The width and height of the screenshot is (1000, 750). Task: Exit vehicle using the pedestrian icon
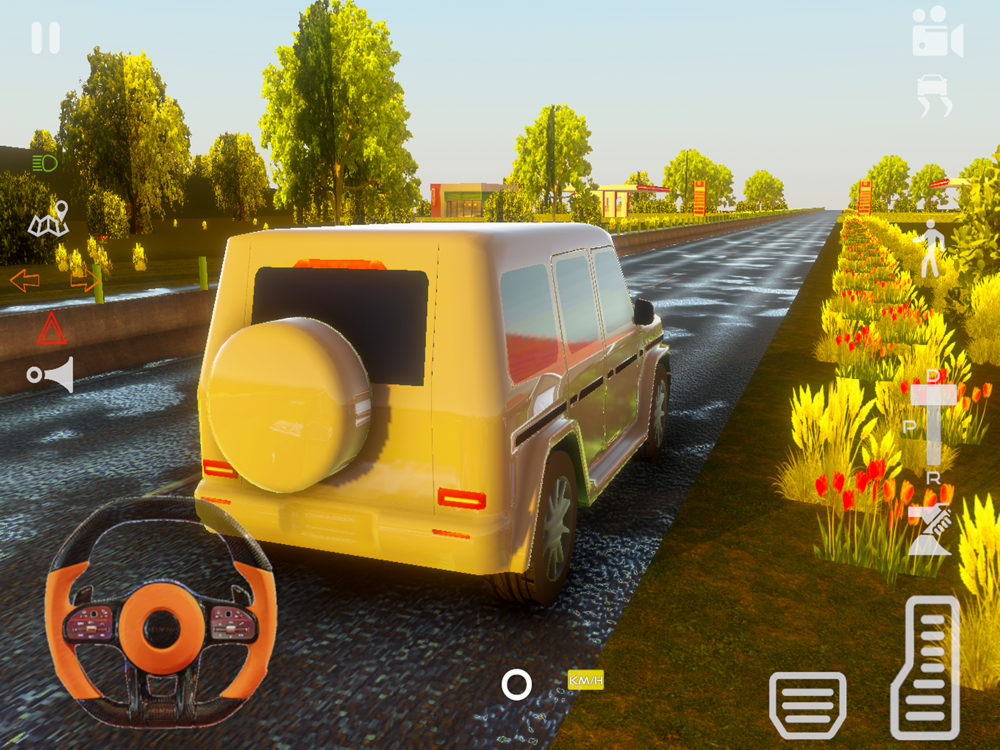932,249
